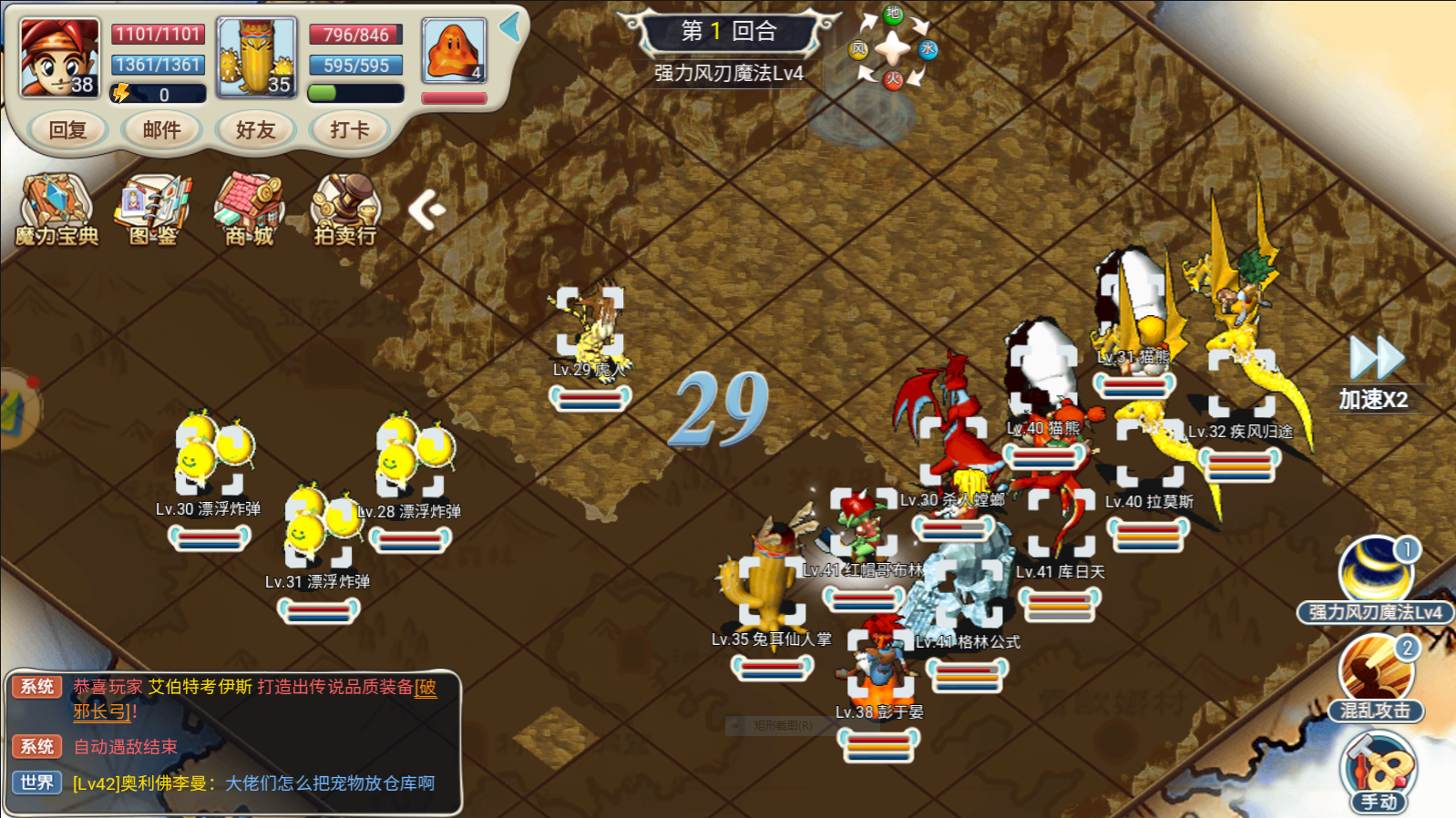Open the 世界 world chat message
Viewport: 1456px width, 818px height.
[x=253, y=783]
